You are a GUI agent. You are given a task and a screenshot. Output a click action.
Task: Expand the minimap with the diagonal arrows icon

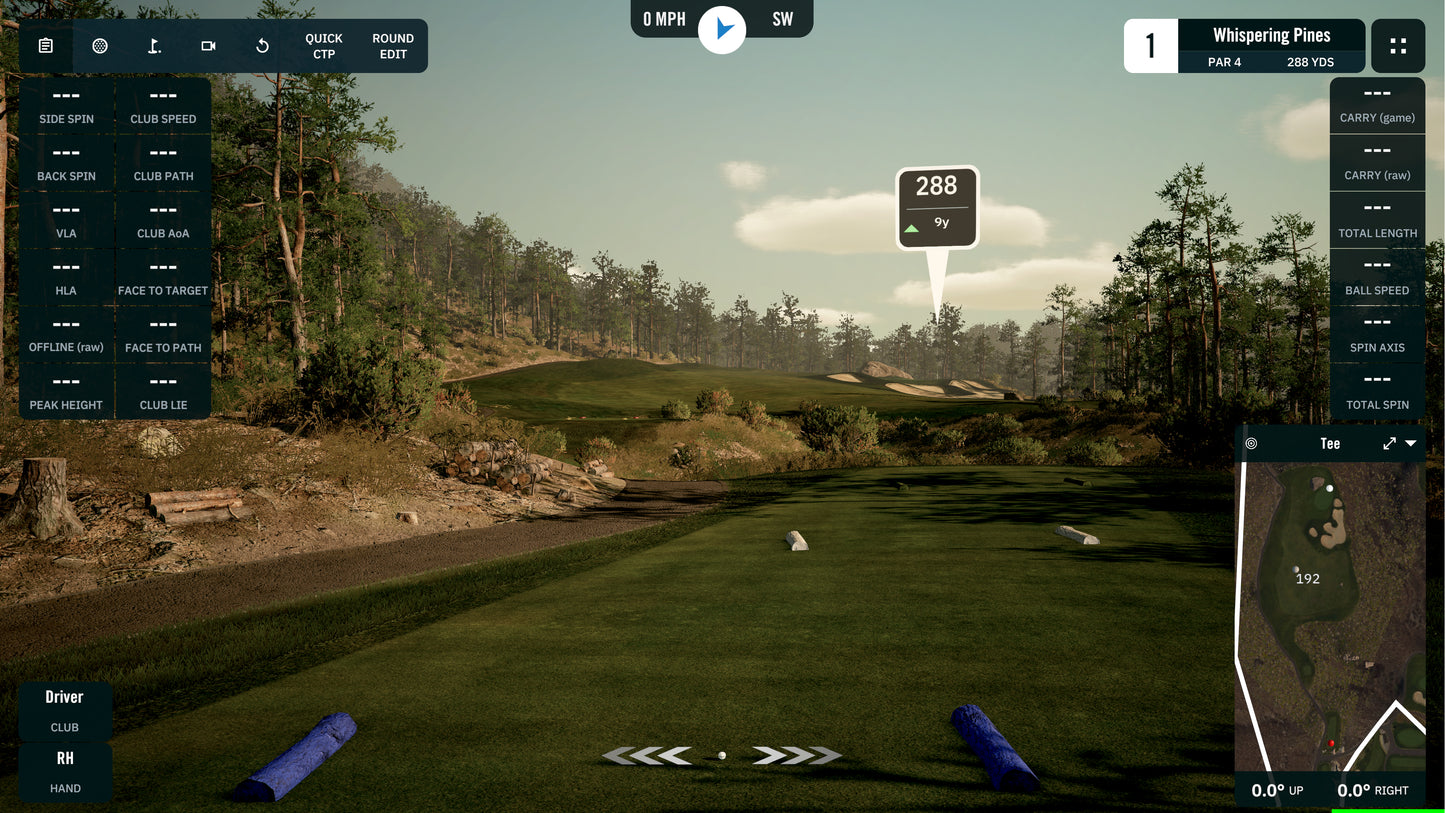pos(1389,443)
